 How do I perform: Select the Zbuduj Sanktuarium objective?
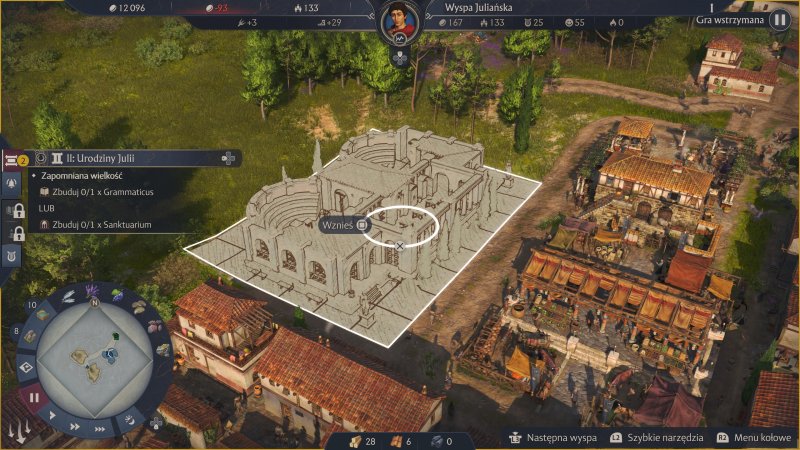[95, 225]
